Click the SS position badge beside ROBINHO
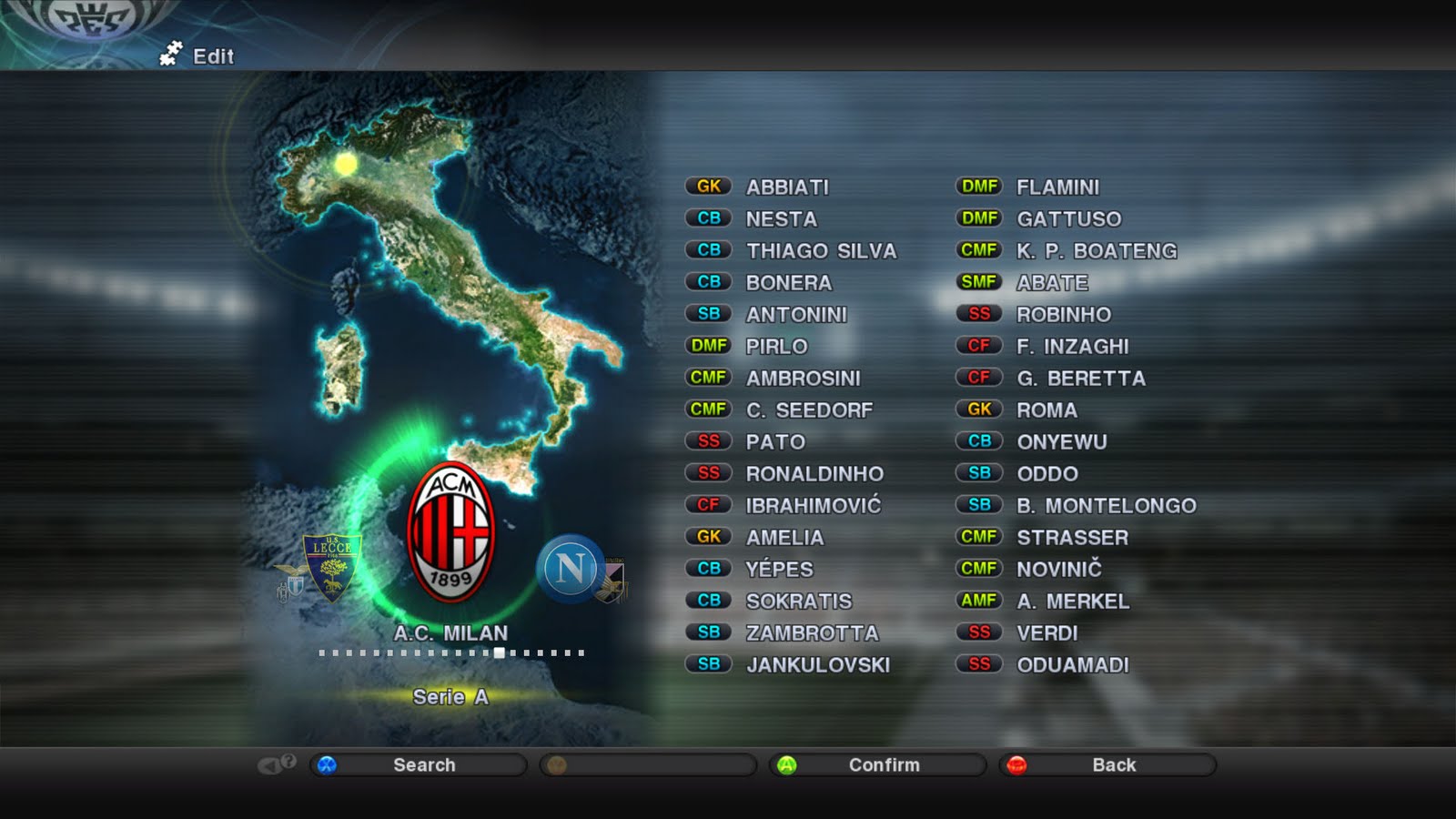Screen dimensions: 1456x819 click(977, 315)
